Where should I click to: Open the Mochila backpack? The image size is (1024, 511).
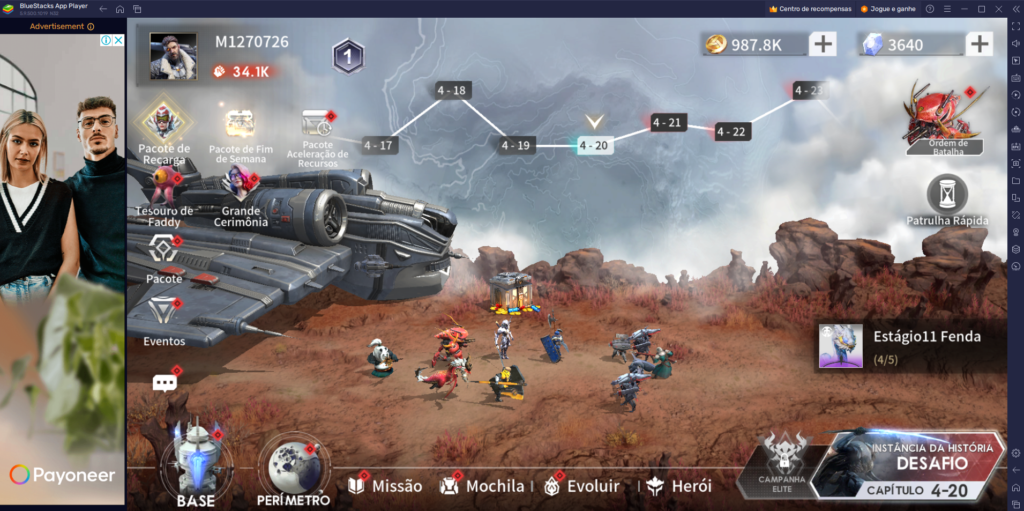pyautogui.click(x=482, y=486)
